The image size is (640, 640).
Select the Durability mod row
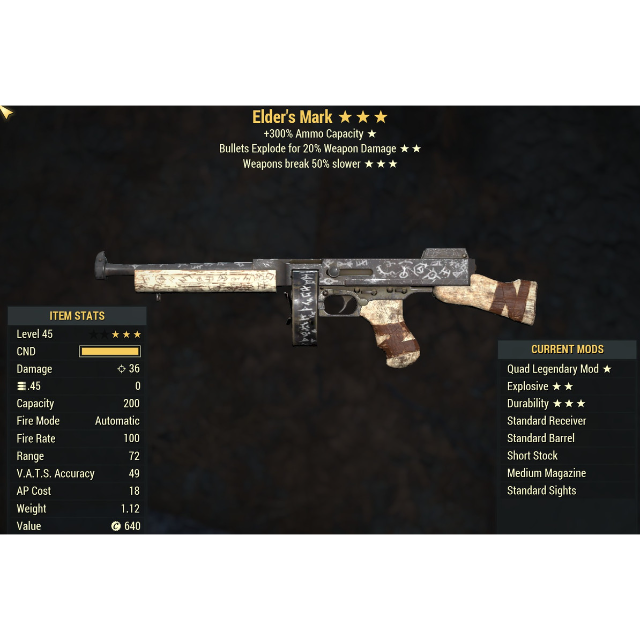[546, 404]
